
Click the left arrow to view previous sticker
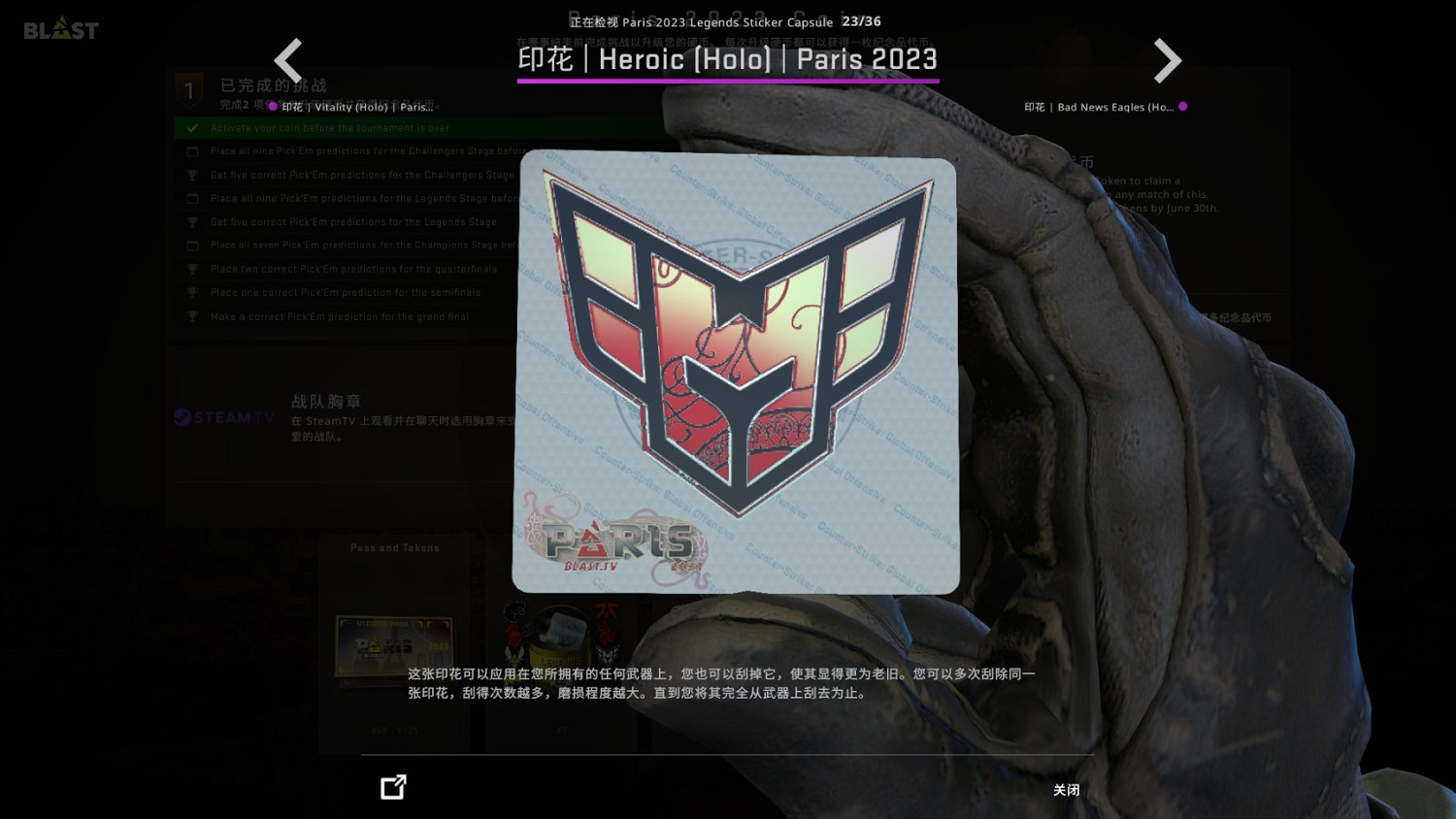click(x=288, y=60)
